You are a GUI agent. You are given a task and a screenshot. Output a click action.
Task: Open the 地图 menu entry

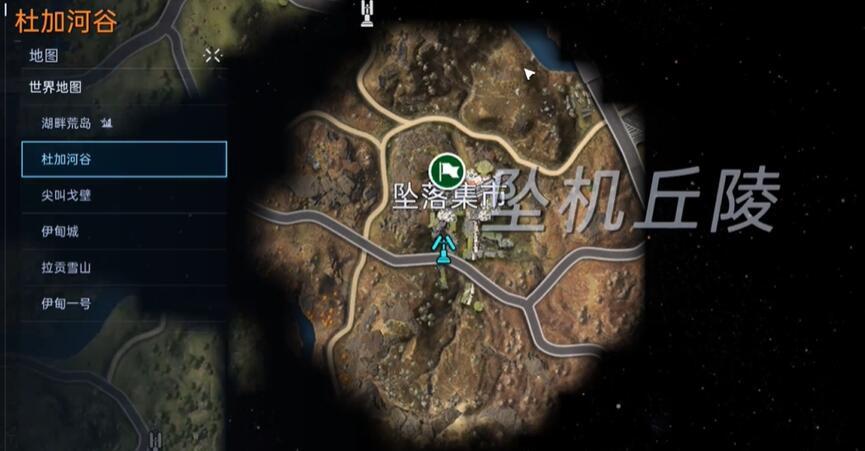(44, 55)
